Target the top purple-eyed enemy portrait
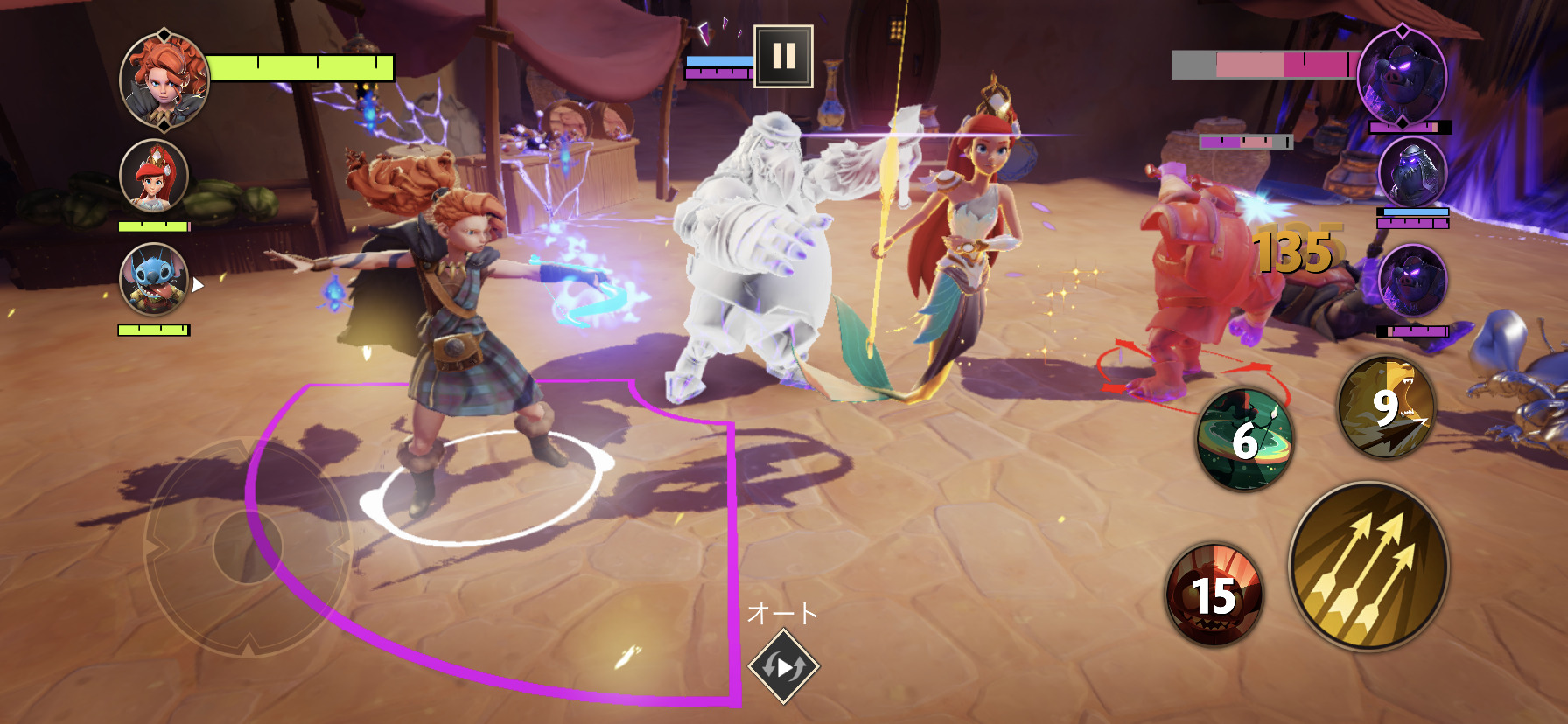 pos(1402,76)
